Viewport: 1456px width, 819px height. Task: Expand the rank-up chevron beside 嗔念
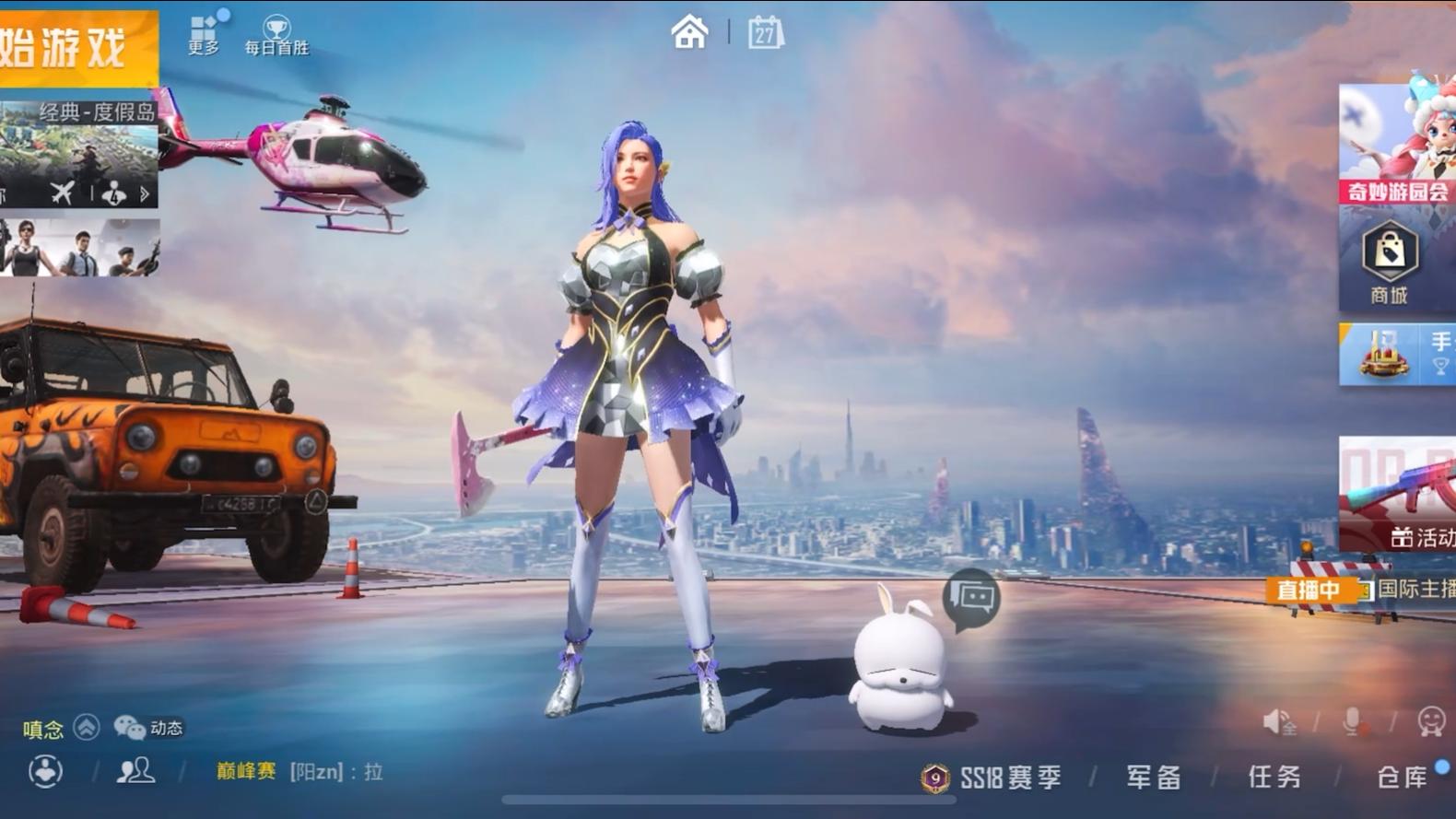pos(86,728)
